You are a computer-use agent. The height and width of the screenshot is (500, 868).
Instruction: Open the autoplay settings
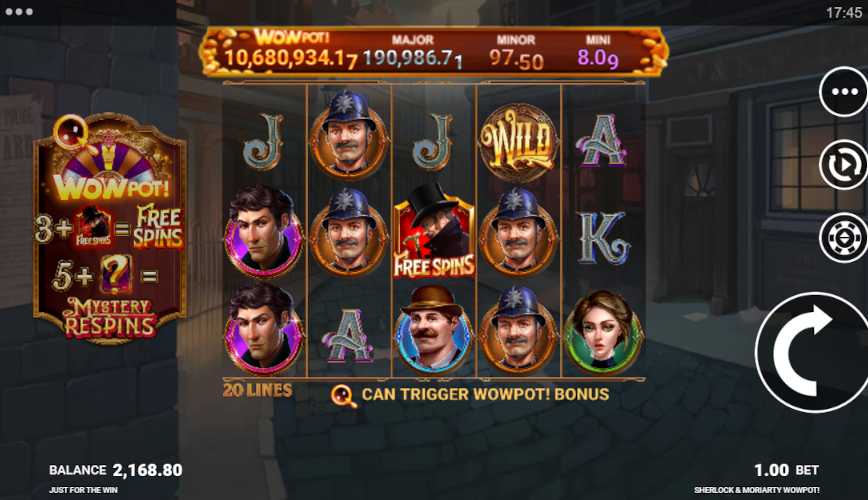pos(843,165)
